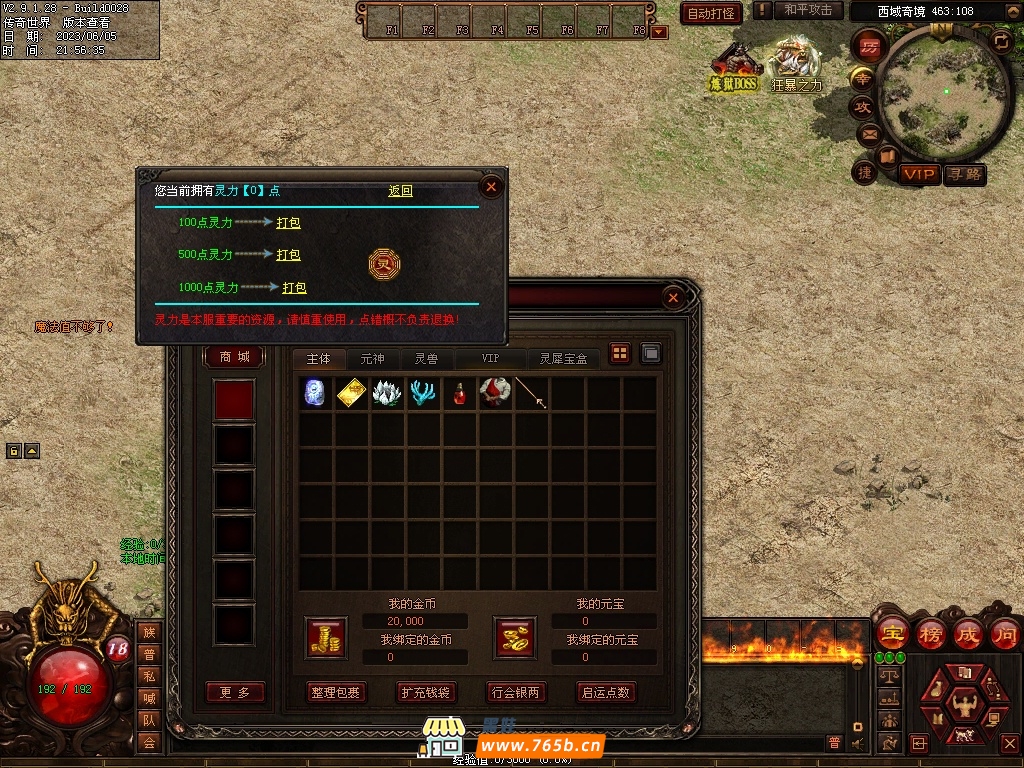Viewport: 1024px width, 768px height.
Task: Open the VIP button below the minimap
Action: tap(919, 174)
